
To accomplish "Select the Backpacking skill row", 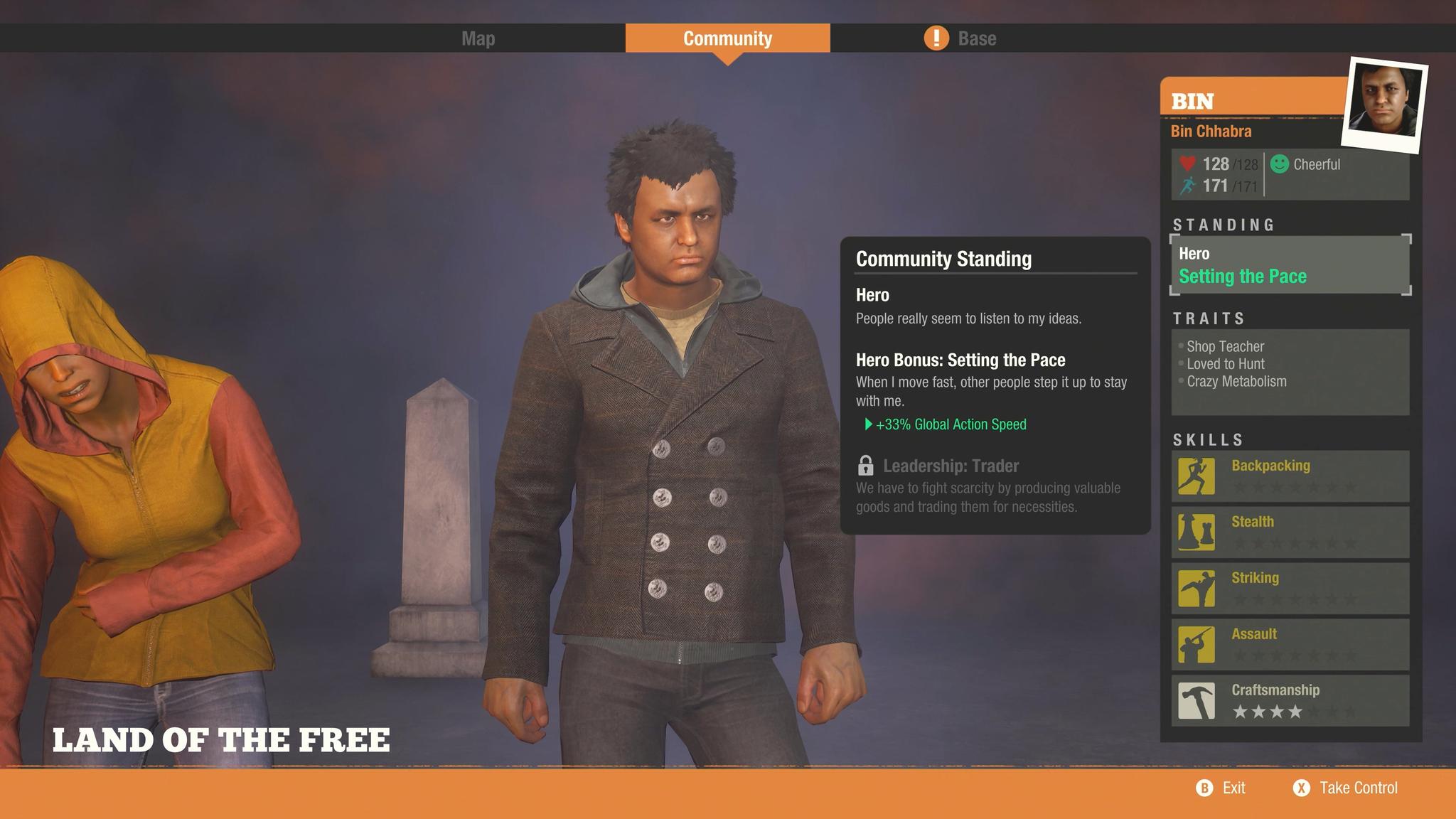I will [1290, 476].
